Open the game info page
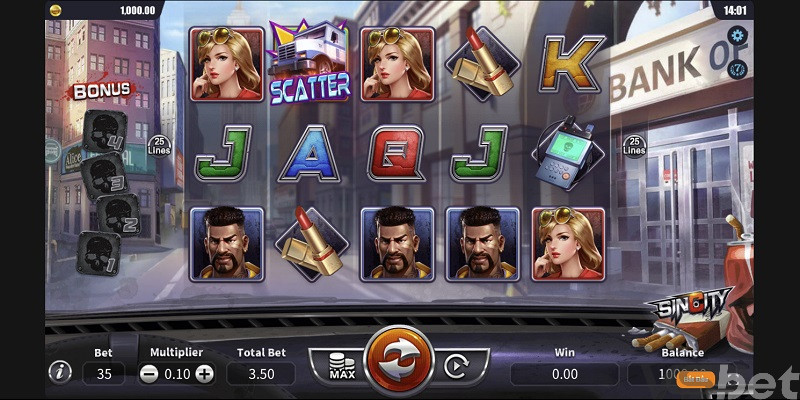Viewport: 800px width, 400px height. 61,372
